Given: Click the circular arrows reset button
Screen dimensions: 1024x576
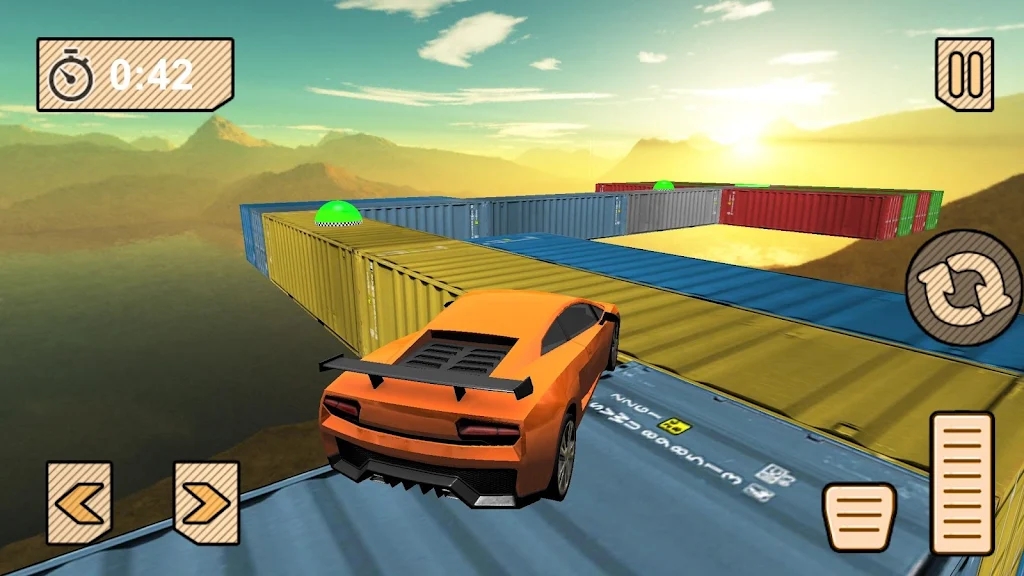Looking at the screenshot, I should (x=964, y=288).
